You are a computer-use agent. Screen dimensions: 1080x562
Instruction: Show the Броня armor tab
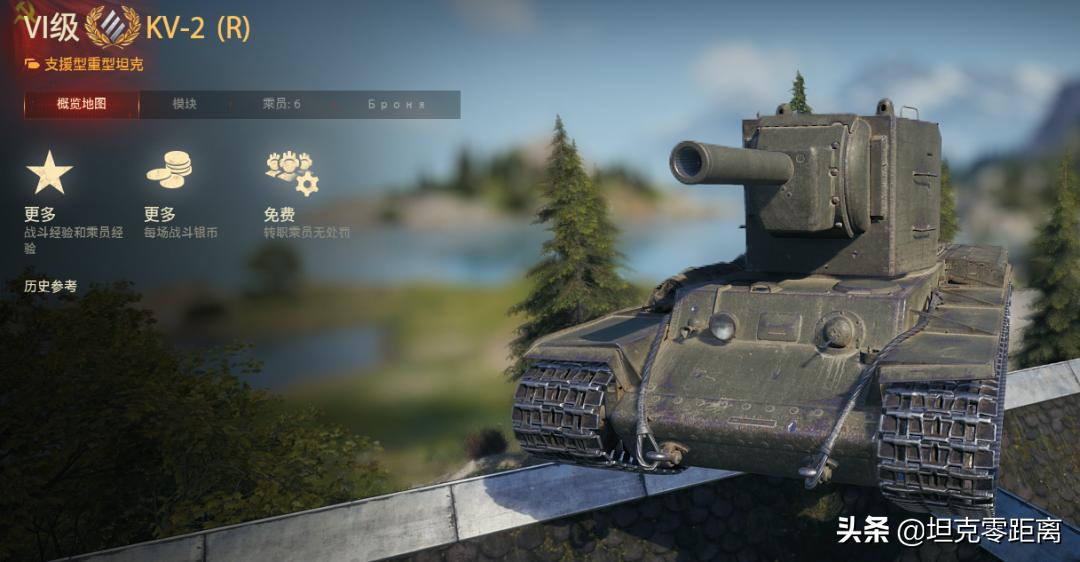[x=397, y=104]
